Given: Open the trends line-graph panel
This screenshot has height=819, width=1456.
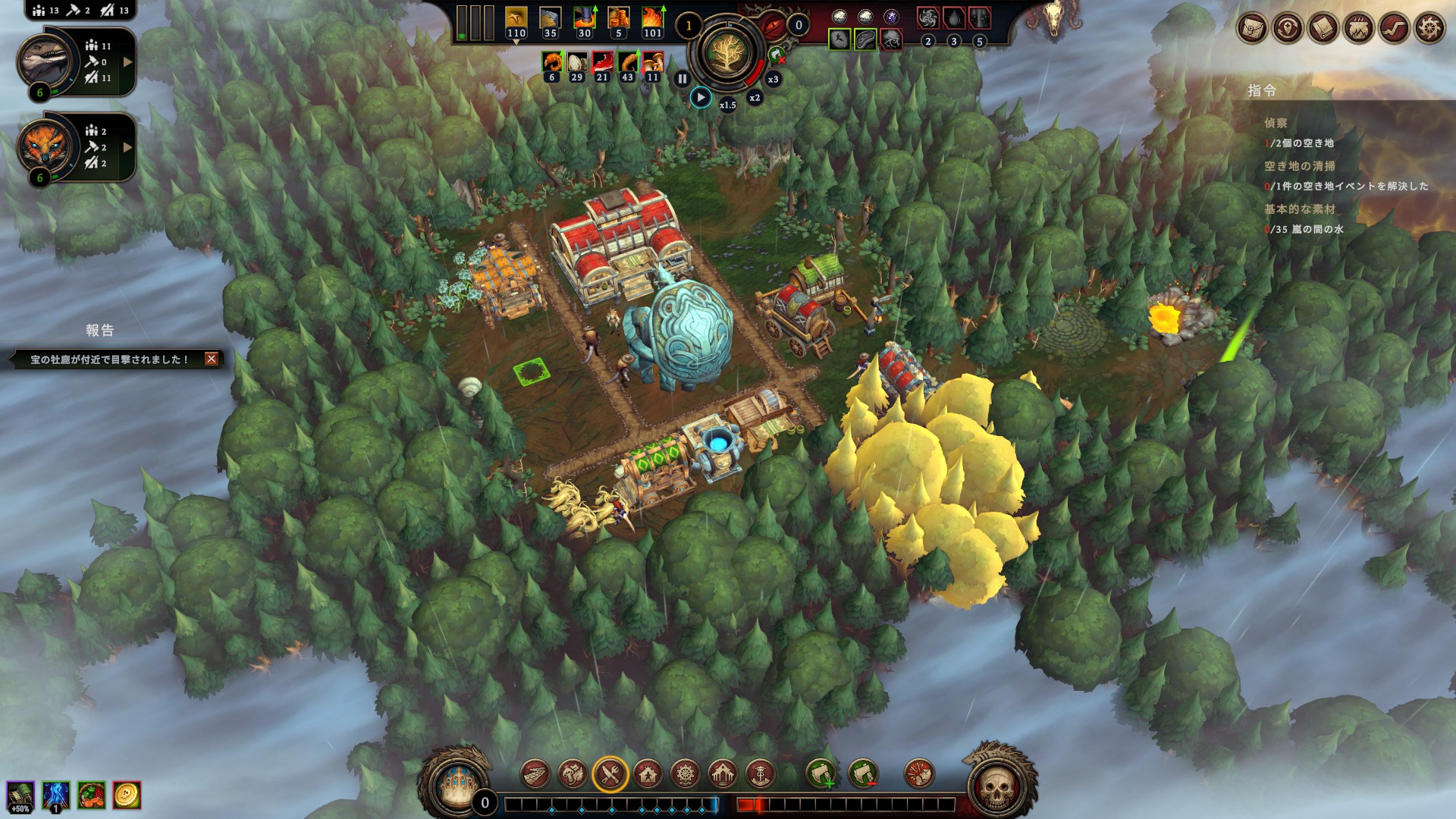Looking at the screenshot, I should 1394,29.
